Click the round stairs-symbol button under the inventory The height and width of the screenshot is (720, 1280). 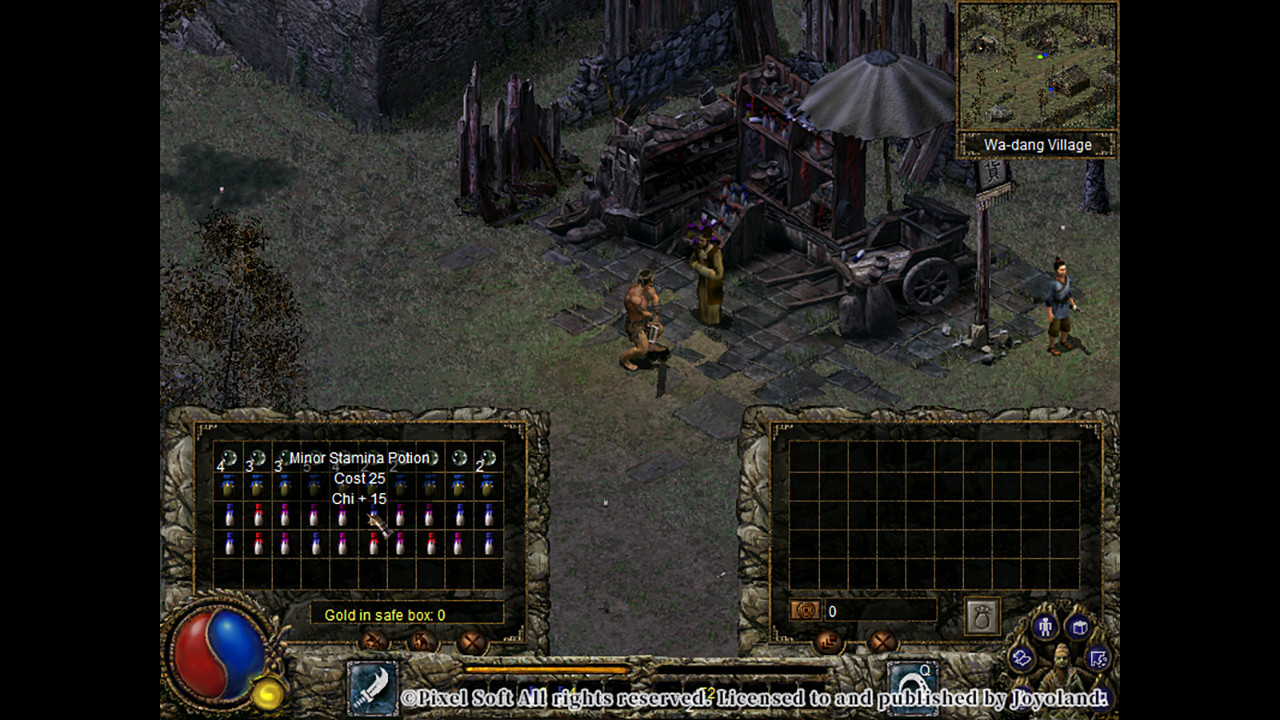click(829, 641)
